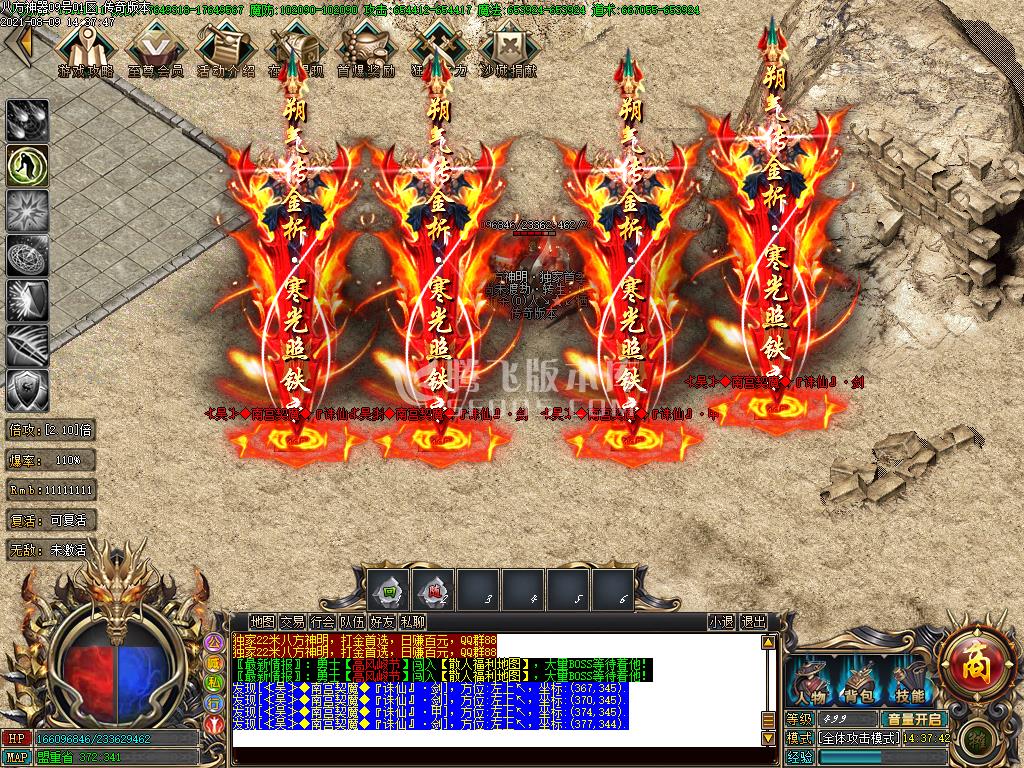
Task: Toggle the 音量开启 sound button
Action: click(x=913, y=719)
